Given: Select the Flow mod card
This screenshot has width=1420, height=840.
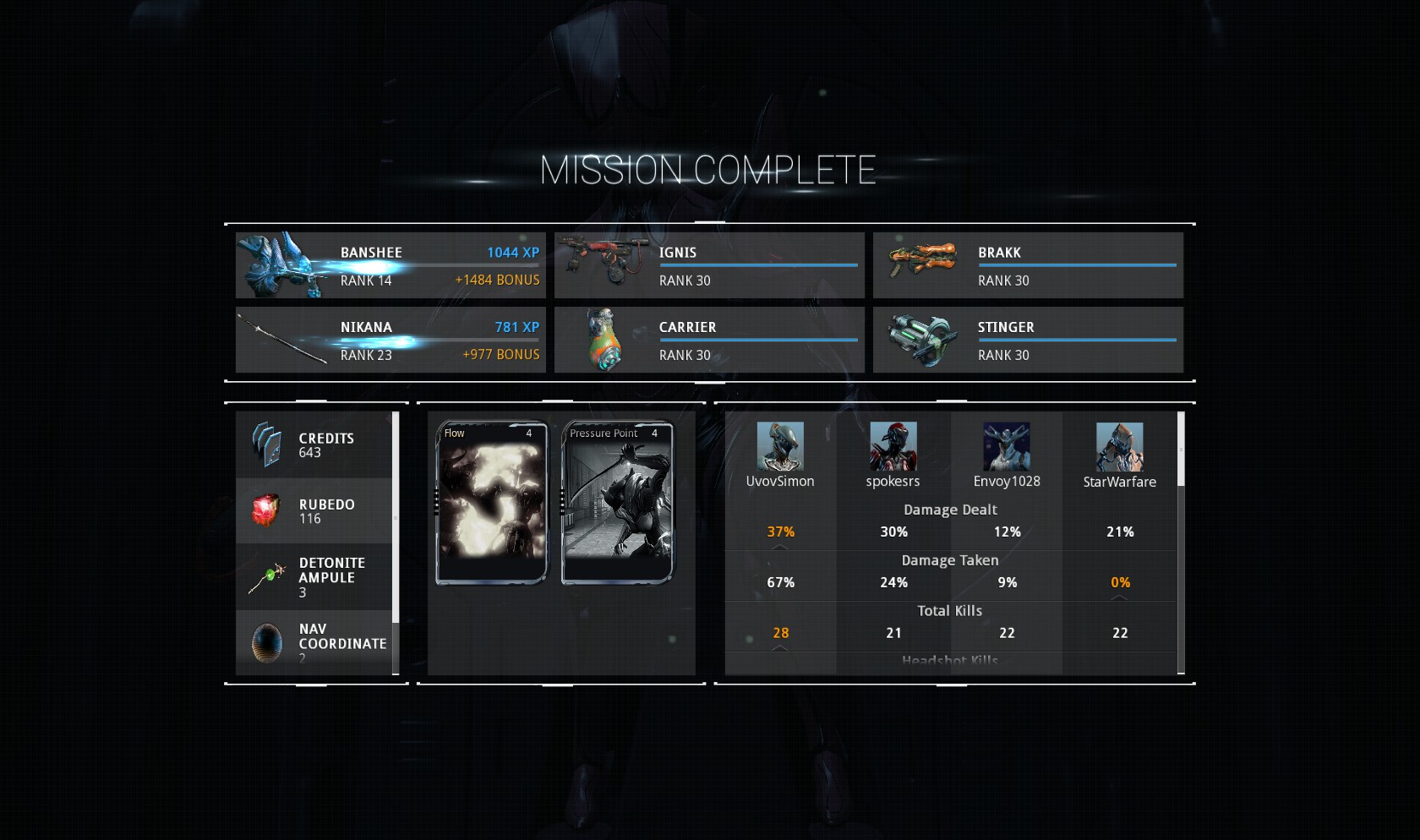Looking at the screenshot, I should [491, 503].
